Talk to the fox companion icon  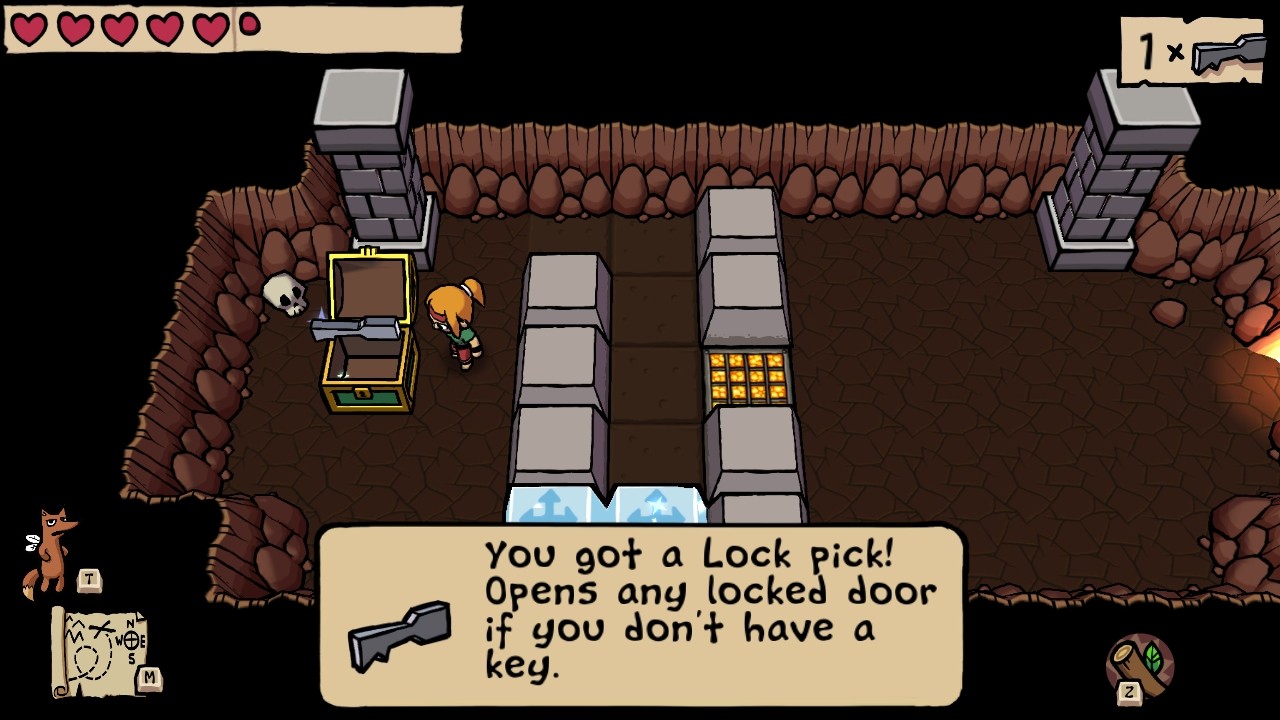pyautogui.click(x=52, y=551)
